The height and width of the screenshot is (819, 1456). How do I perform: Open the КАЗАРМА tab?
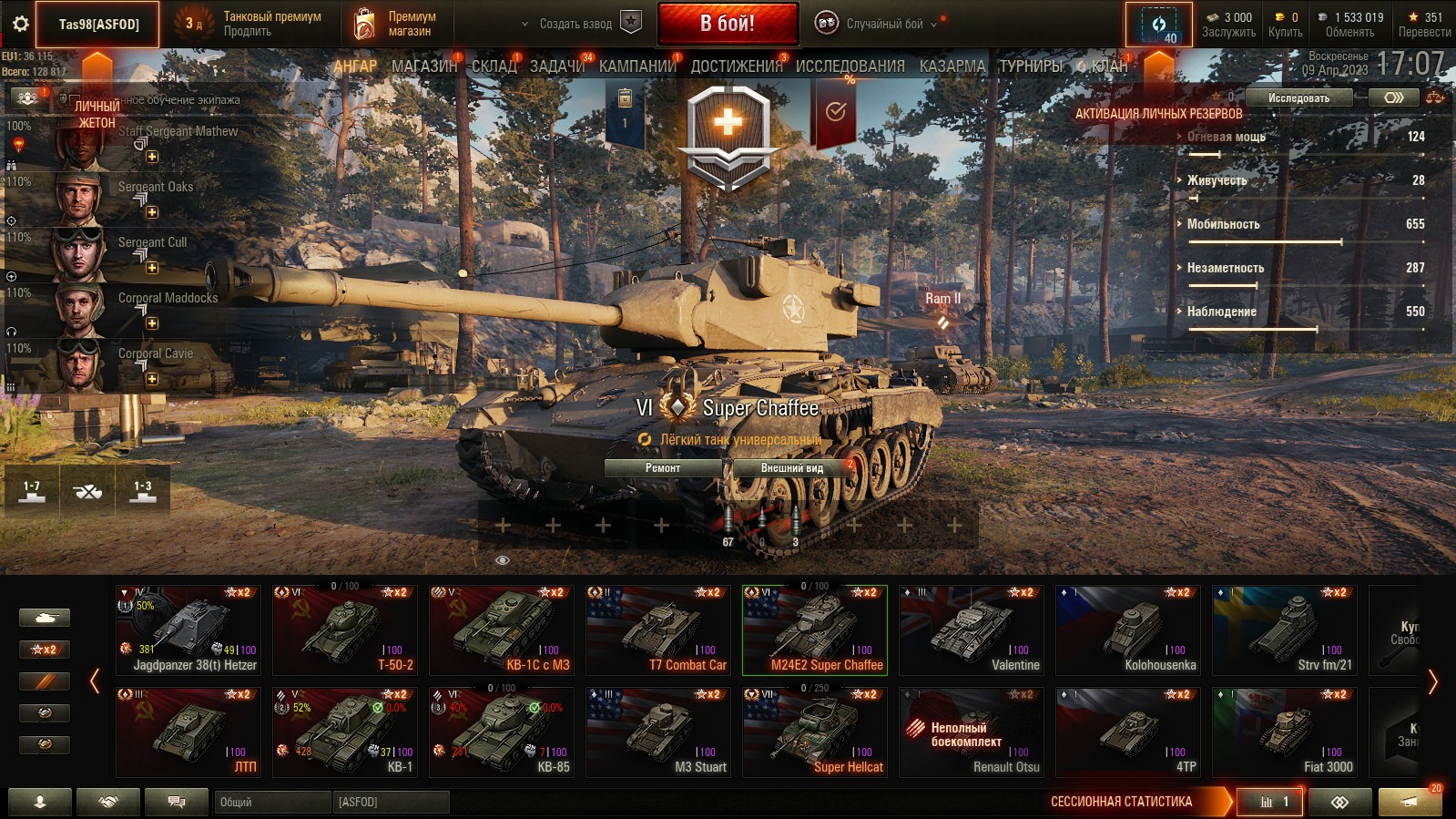952,66
